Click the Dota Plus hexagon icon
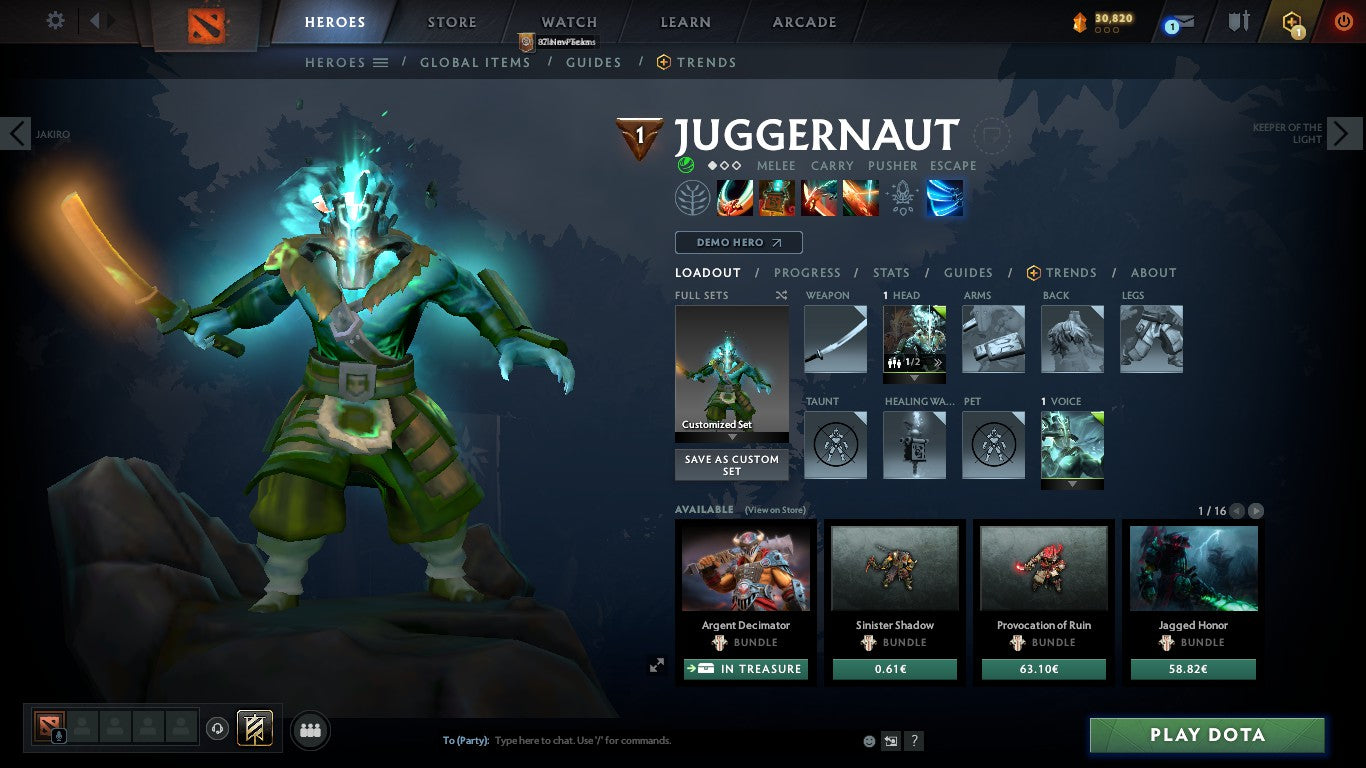This screenshot has height=768, width=1366. click(x=1291, y=20)
